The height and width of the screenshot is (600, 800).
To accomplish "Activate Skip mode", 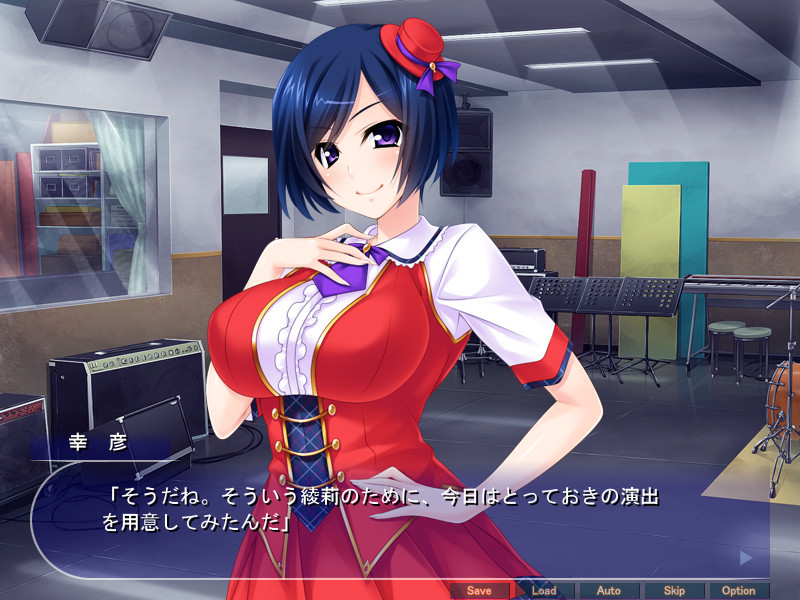I will click(x=673, y=591).
